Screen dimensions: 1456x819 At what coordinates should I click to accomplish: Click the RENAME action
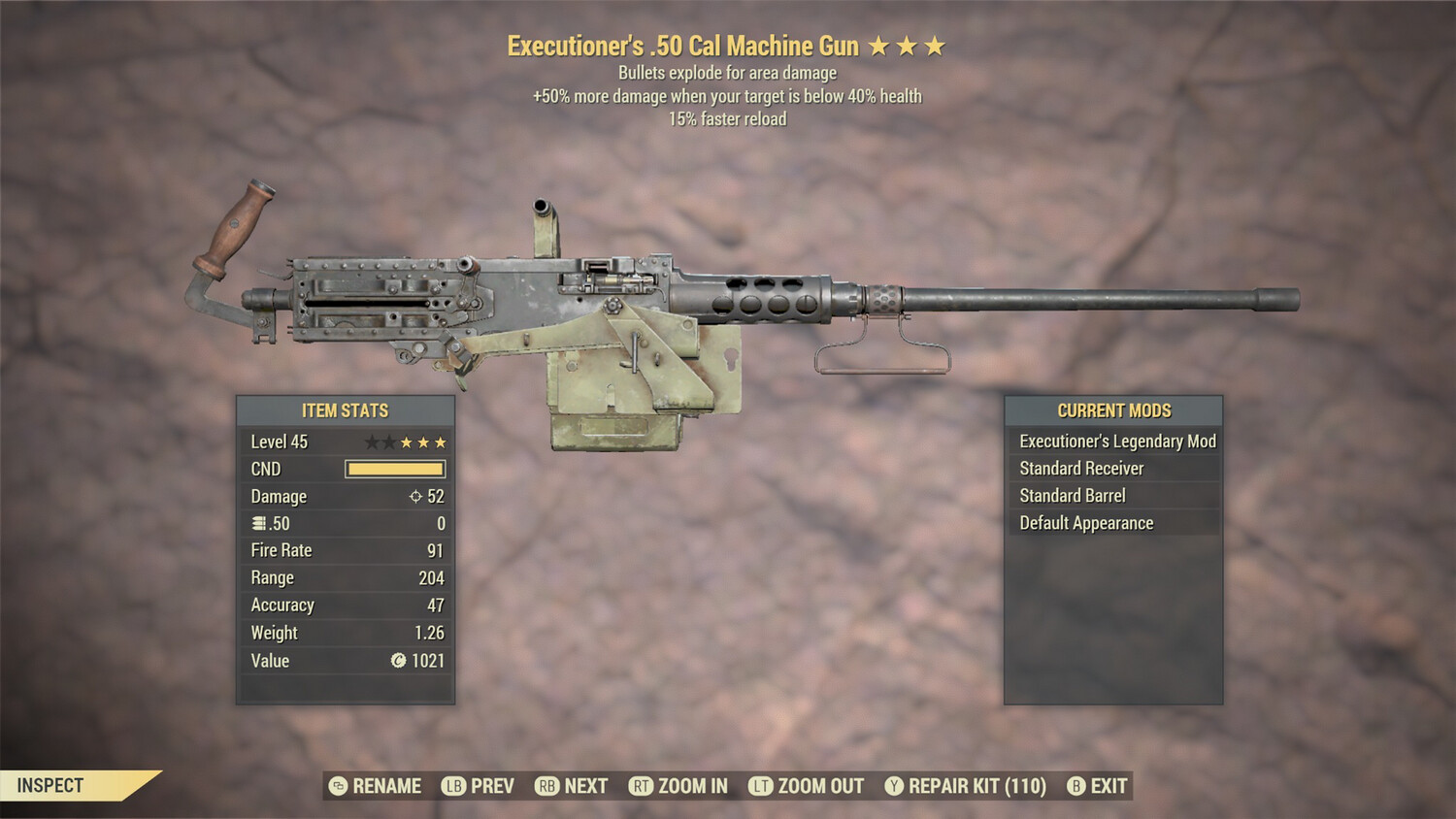[386, 786]
